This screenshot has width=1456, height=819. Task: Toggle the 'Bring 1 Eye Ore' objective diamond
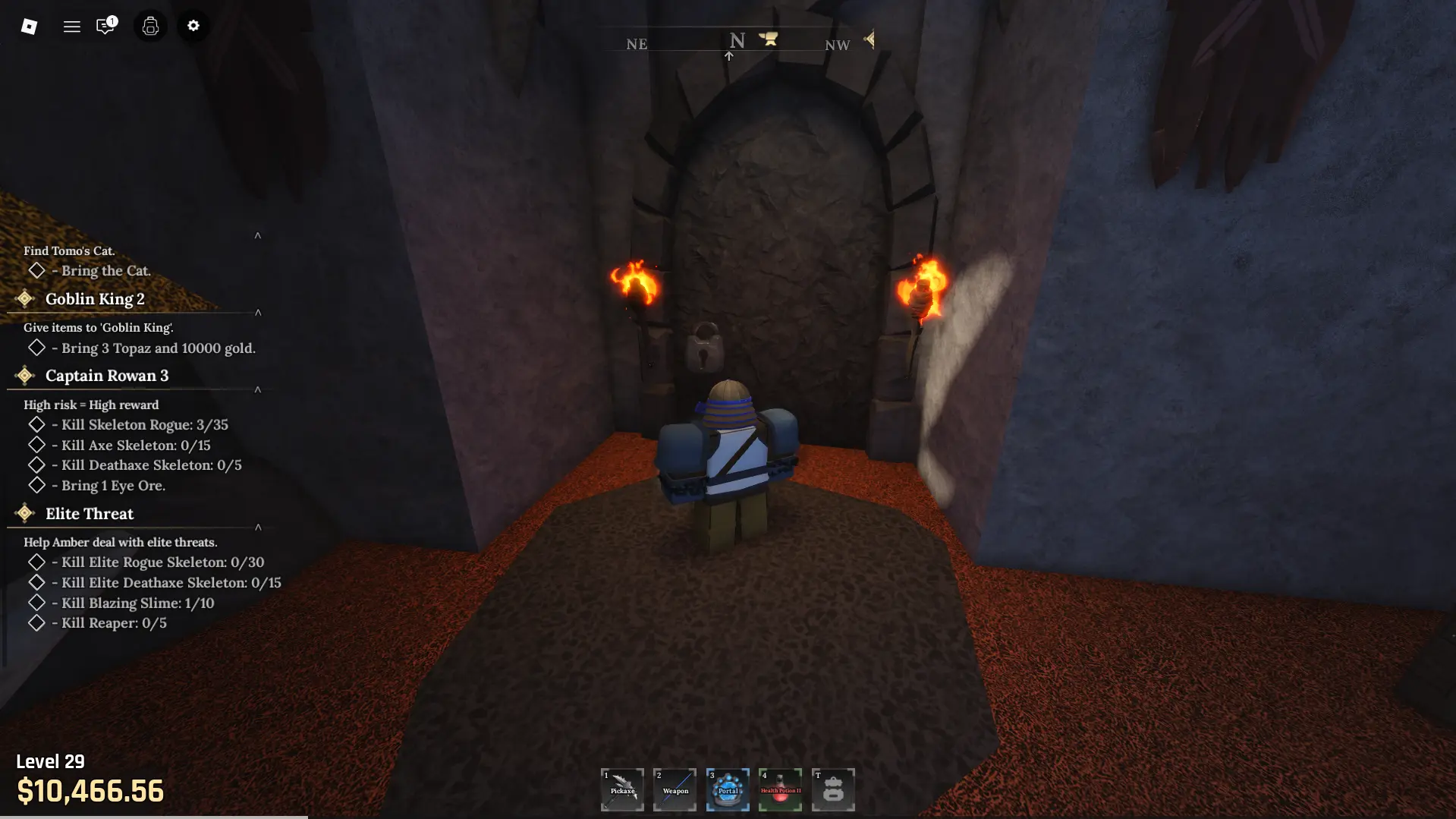[x=36, y=485]
